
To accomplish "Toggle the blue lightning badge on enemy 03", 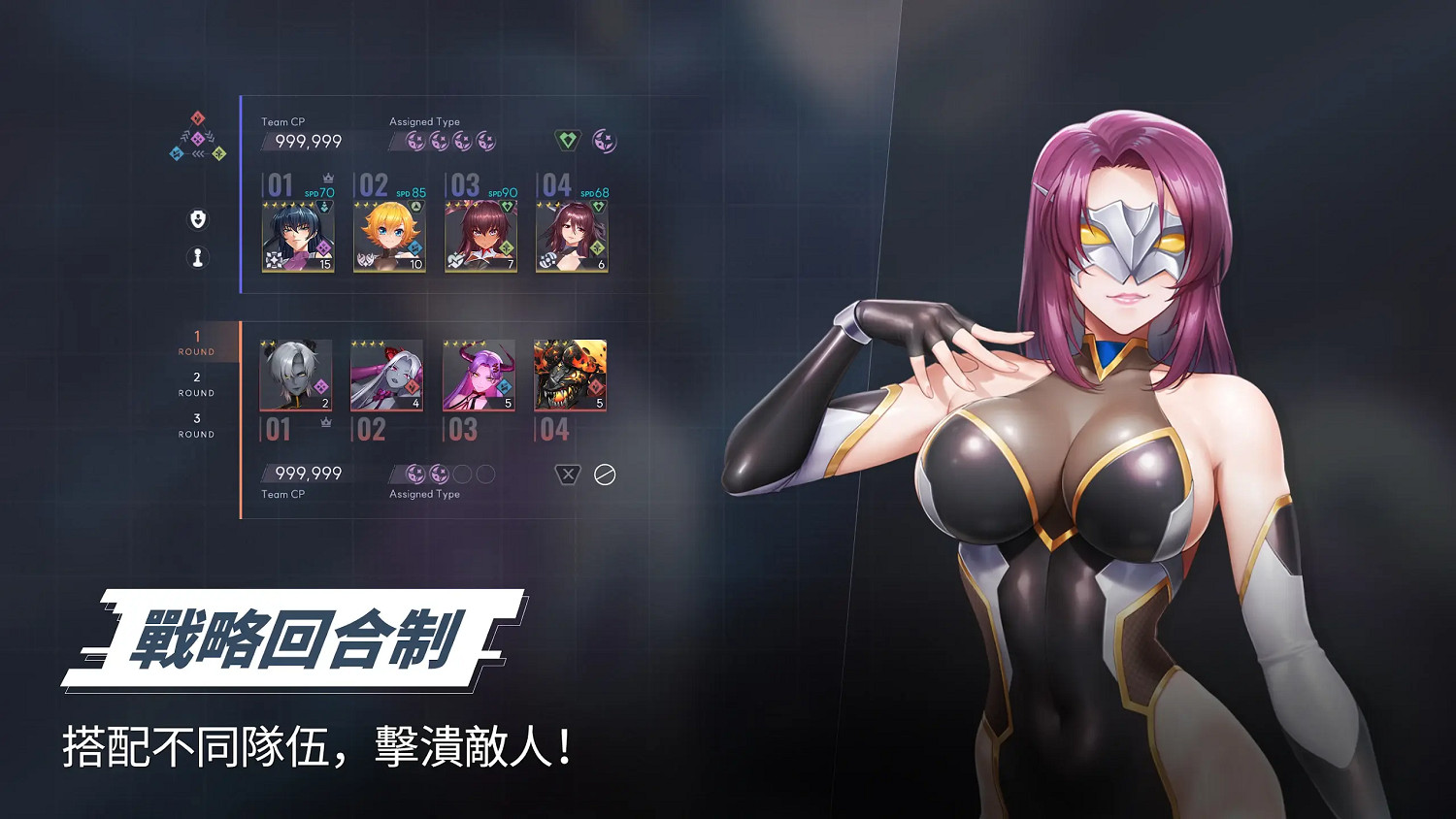I will [x=504, y=386].
